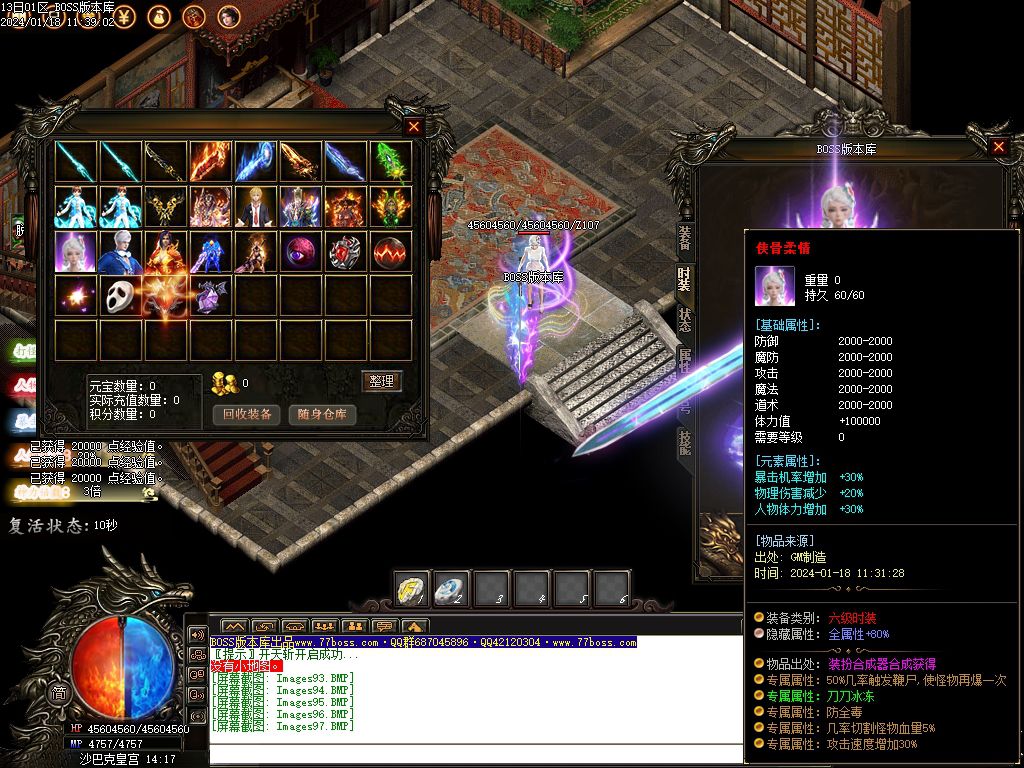Select the purple eye orb item
The image size is (1024, 768).
click(x=301, y=252)
